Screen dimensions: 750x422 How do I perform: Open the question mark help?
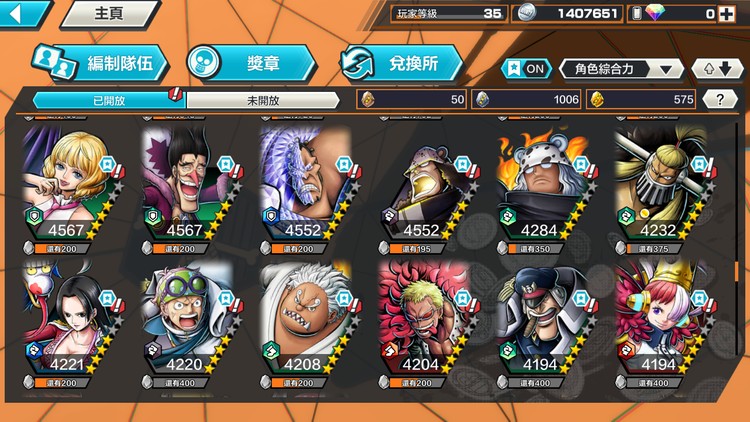719,99
